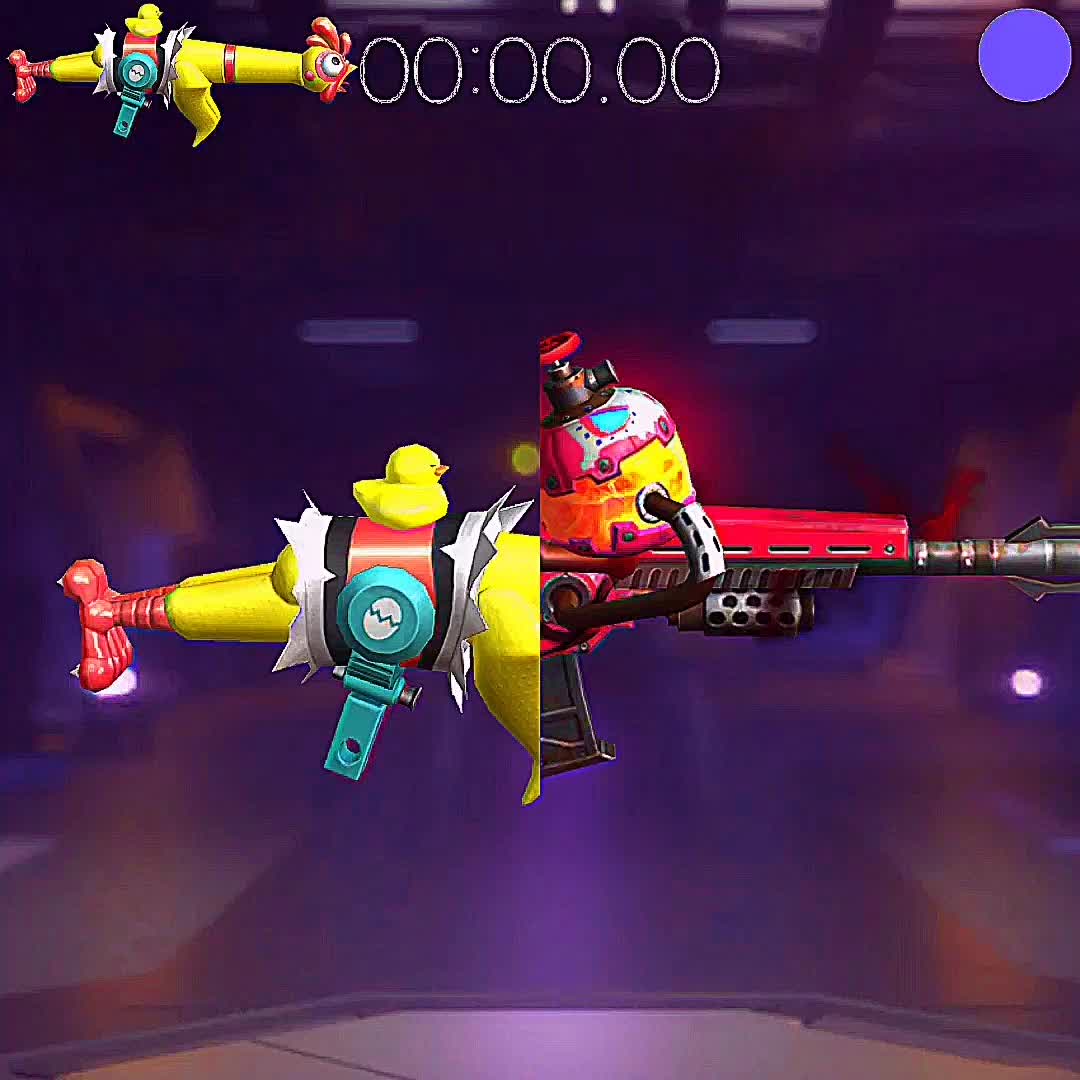This screenshot has height=1080, width=1080.
Task: Select the chicken gun thumbnail
Action: pos(180,68)
